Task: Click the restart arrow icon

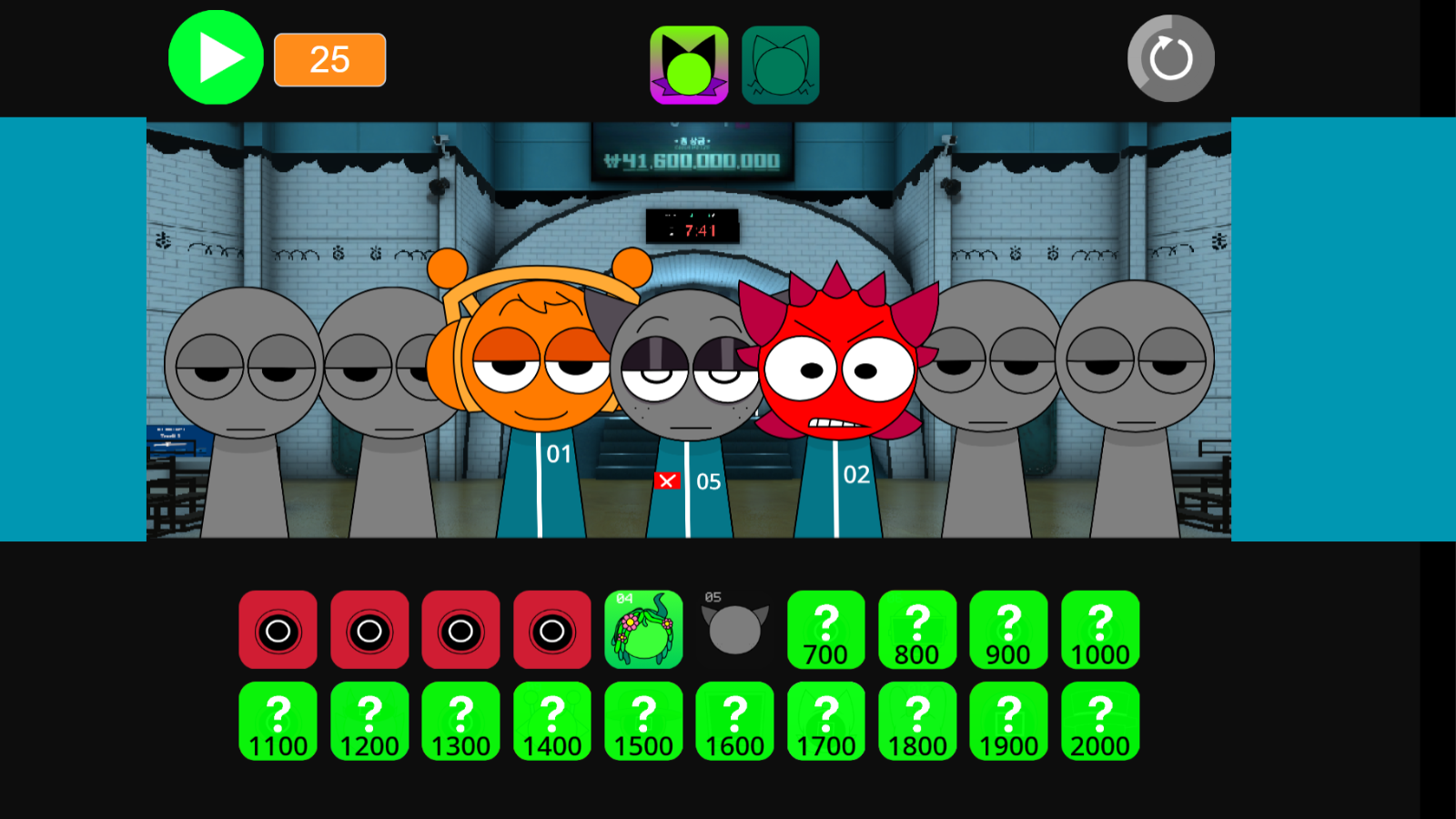Action: click(1169, 57)
